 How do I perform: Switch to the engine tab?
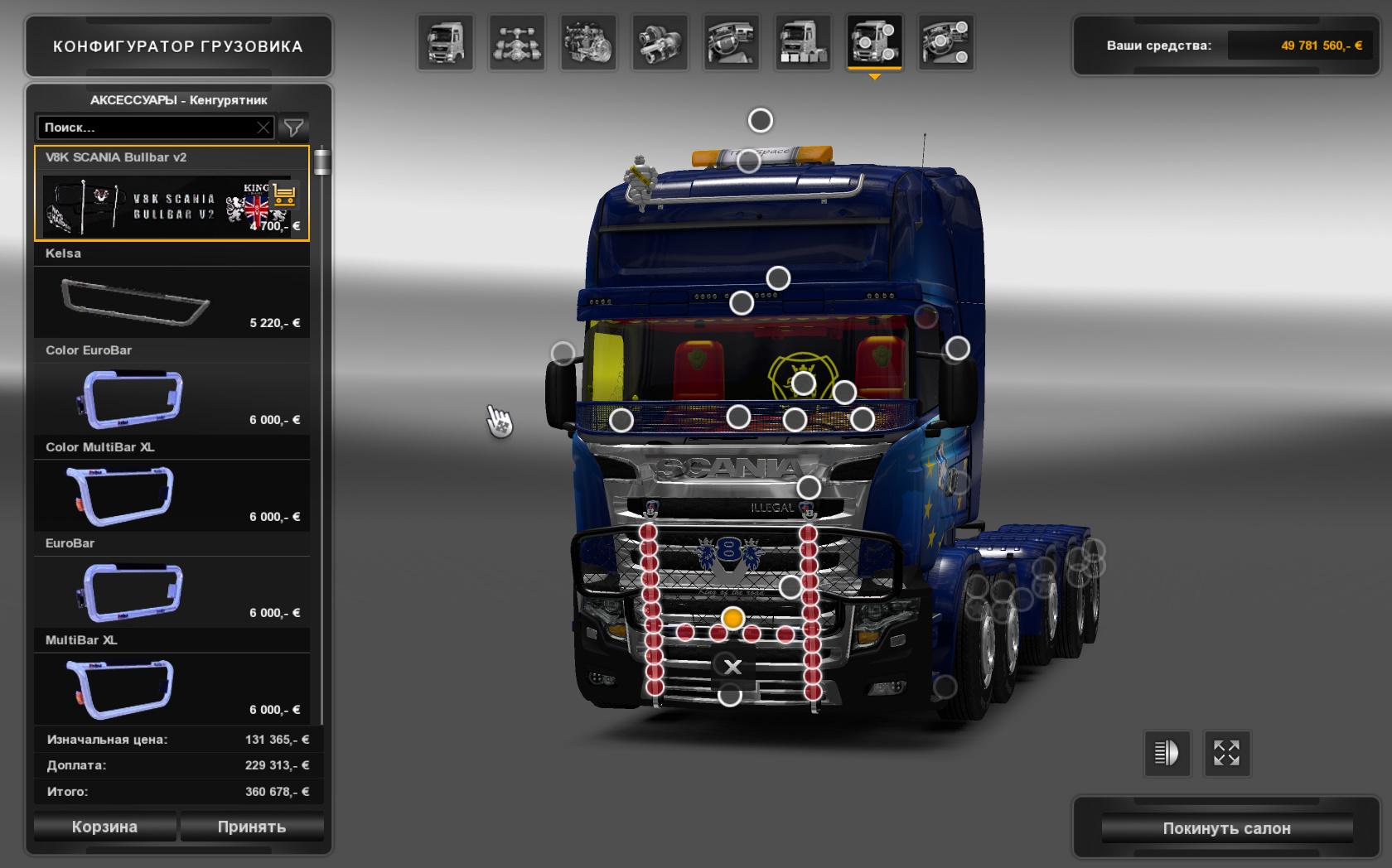588,42
